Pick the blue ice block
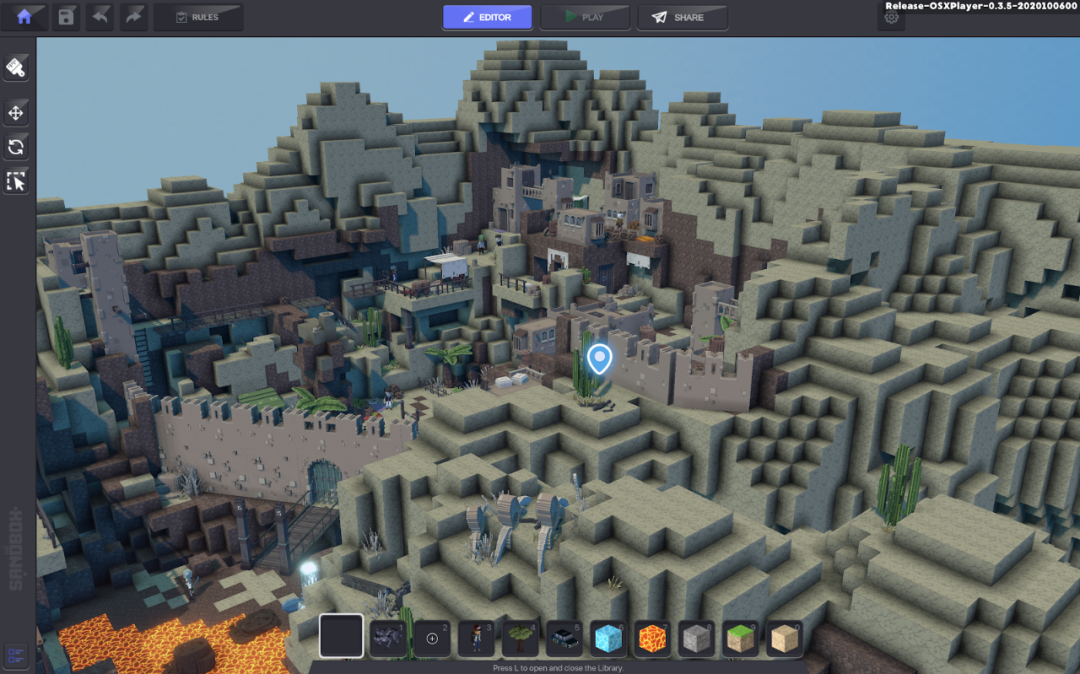The image size is (1080, 674). click(x=608, y=637)
